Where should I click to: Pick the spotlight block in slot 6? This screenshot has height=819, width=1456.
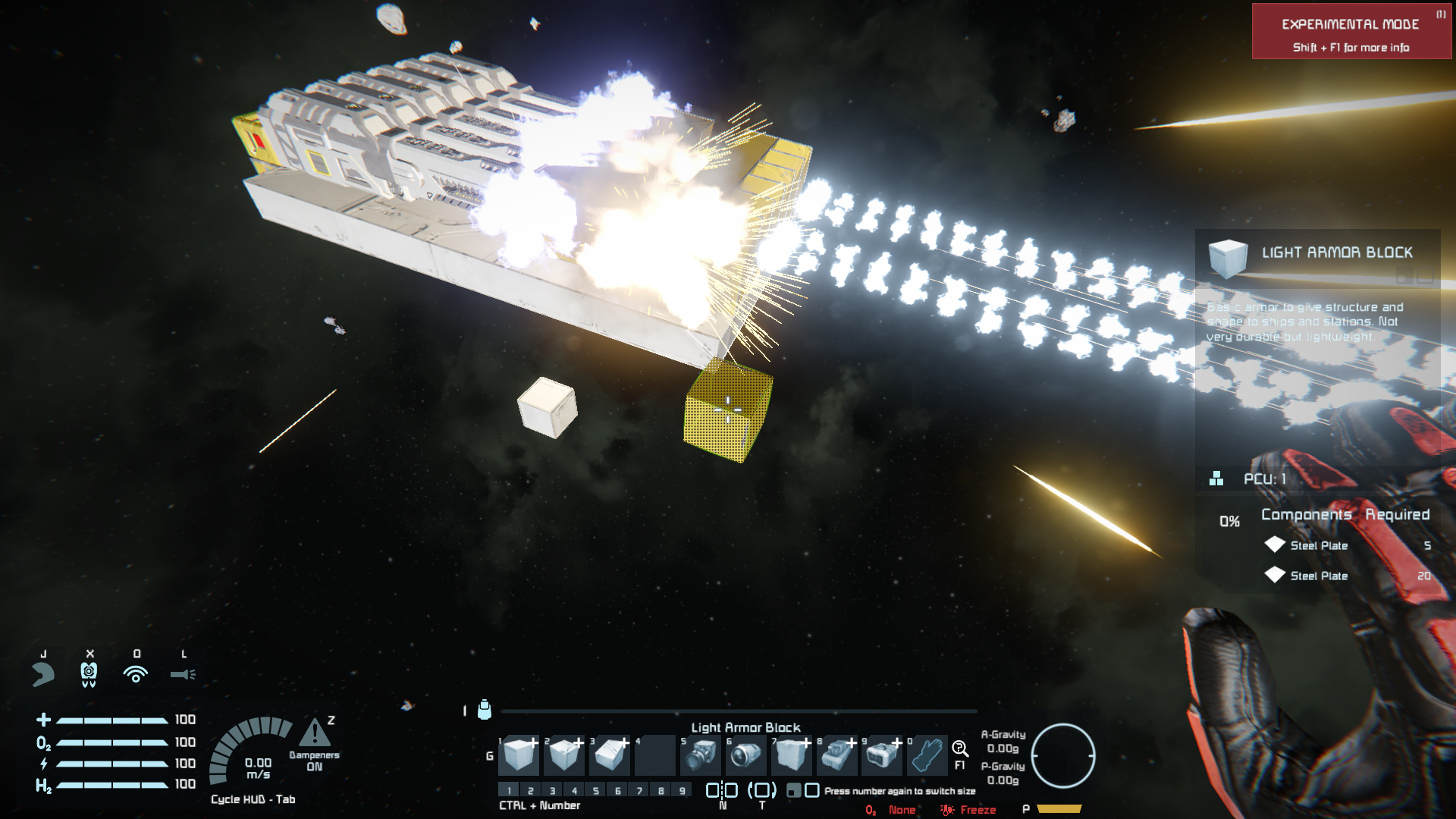tap(746, 755)
